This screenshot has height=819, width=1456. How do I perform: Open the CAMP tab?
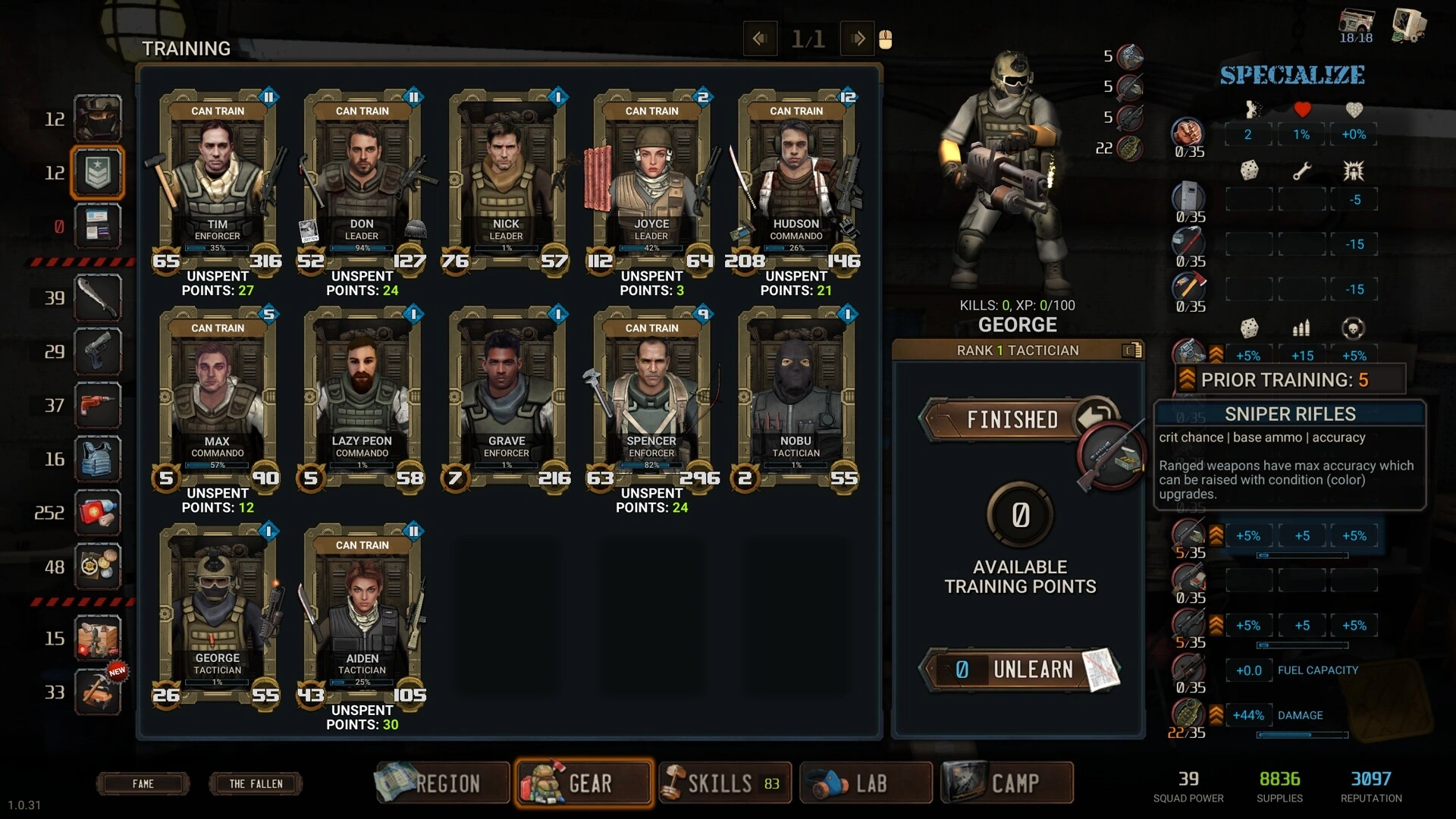click(1007, 783)
